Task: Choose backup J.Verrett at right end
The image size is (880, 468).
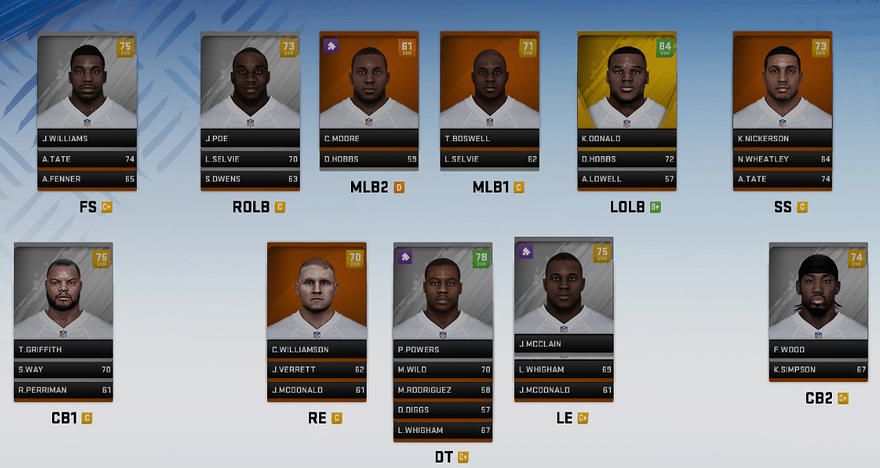Action: point(317,369)
